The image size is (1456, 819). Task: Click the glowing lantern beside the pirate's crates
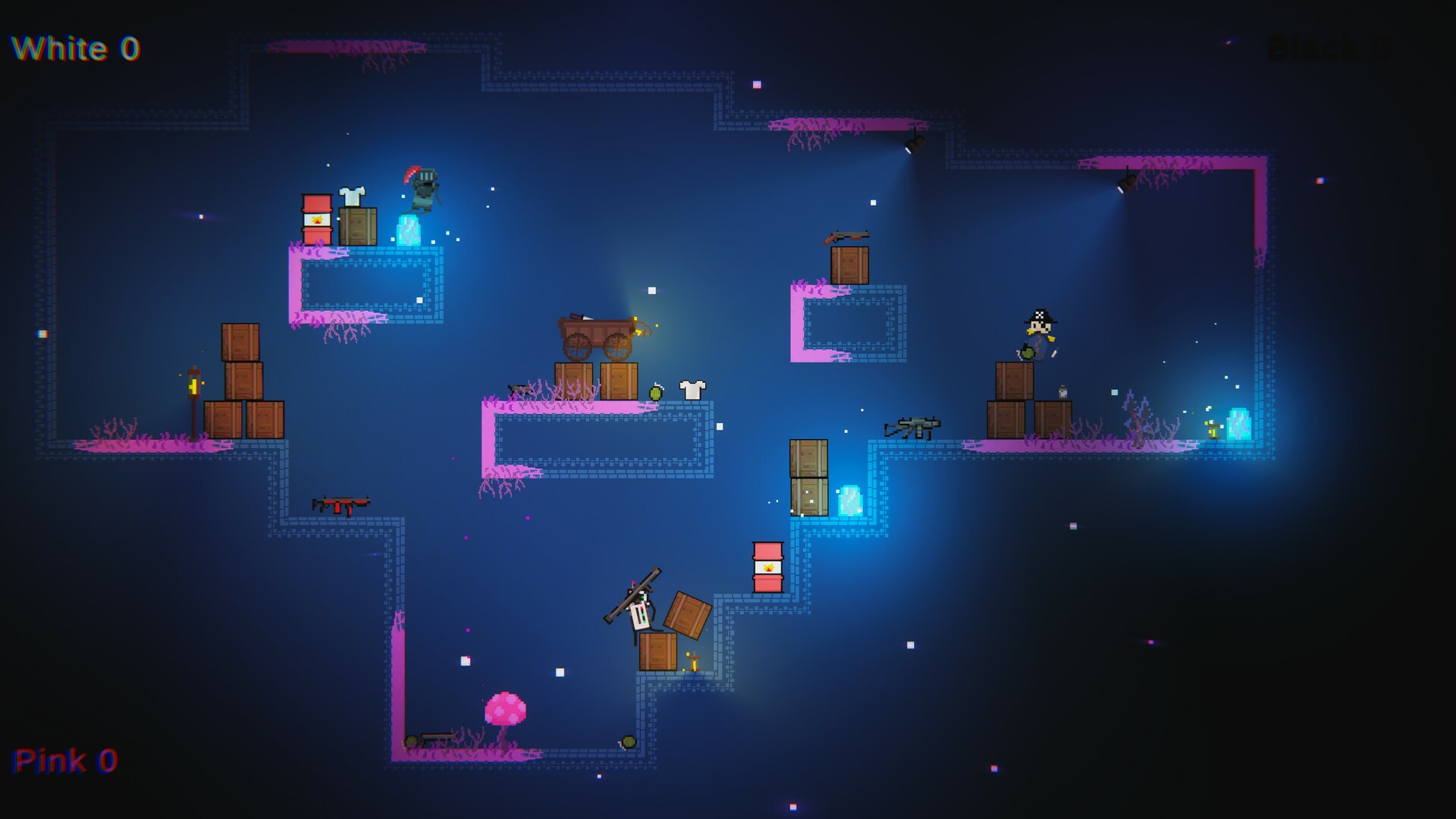[x=1061, y=391]
